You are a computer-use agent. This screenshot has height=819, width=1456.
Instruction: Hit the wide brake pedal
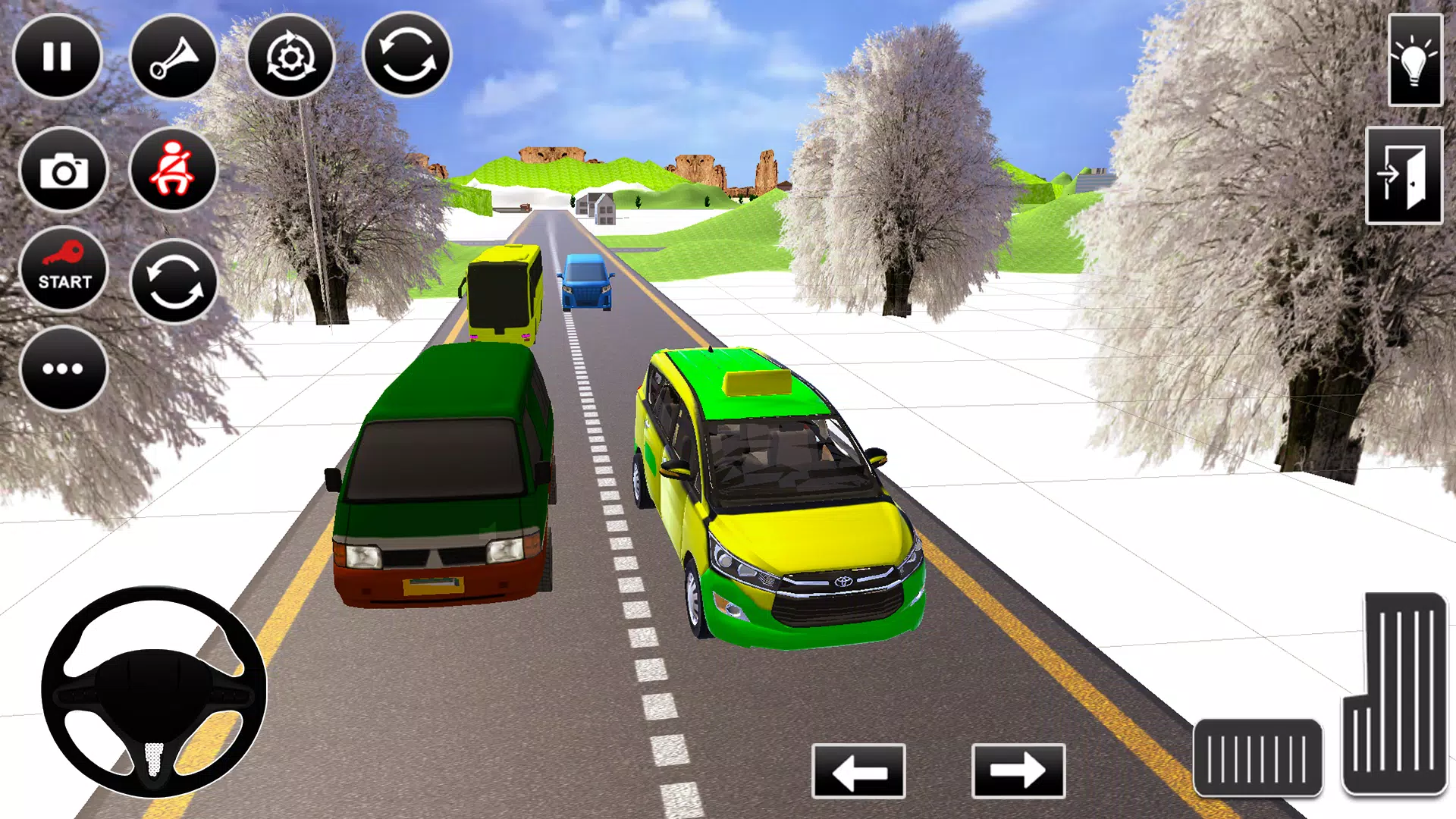1257,758
